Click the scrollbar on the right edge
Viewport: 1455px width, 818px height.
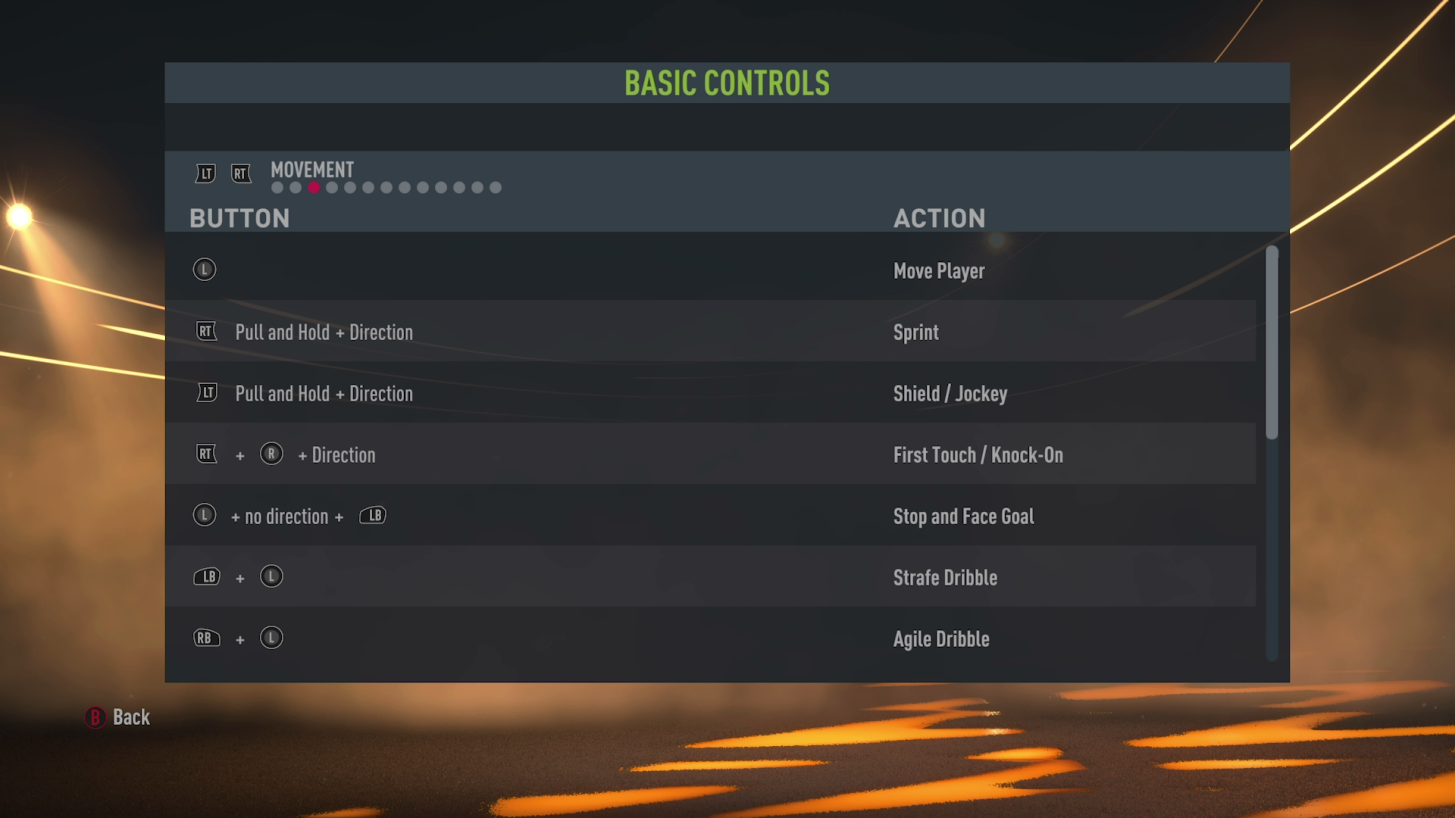[1272, 340]
